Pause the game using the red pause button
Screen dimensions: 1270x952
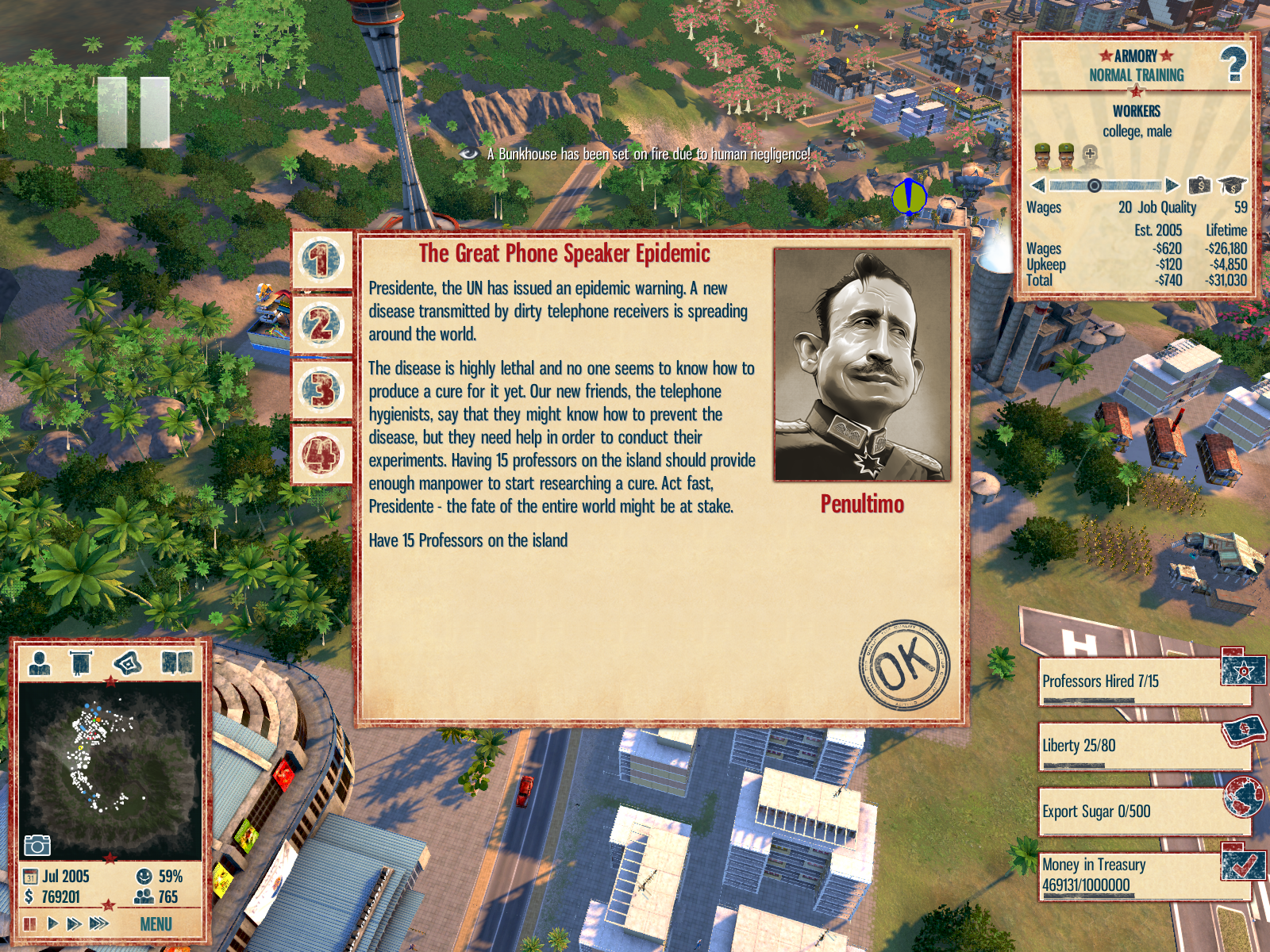click(30, 923)
